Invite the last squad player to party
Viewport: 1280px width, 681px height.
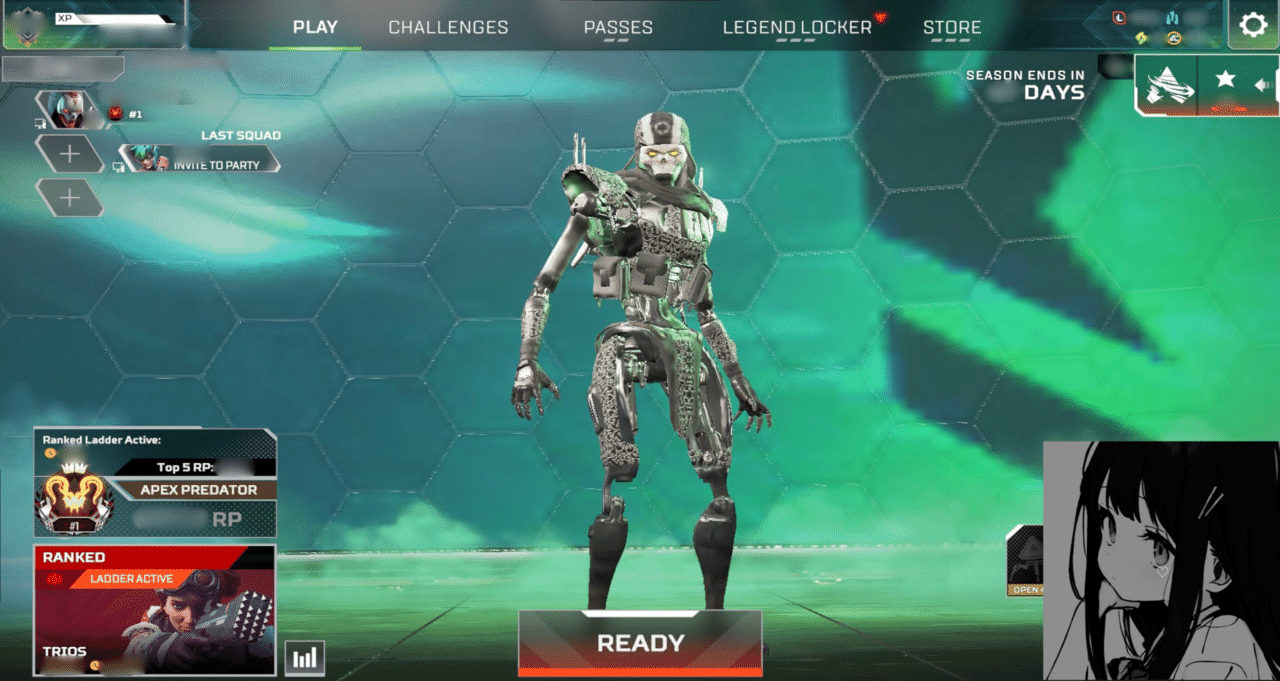[200, 159]
